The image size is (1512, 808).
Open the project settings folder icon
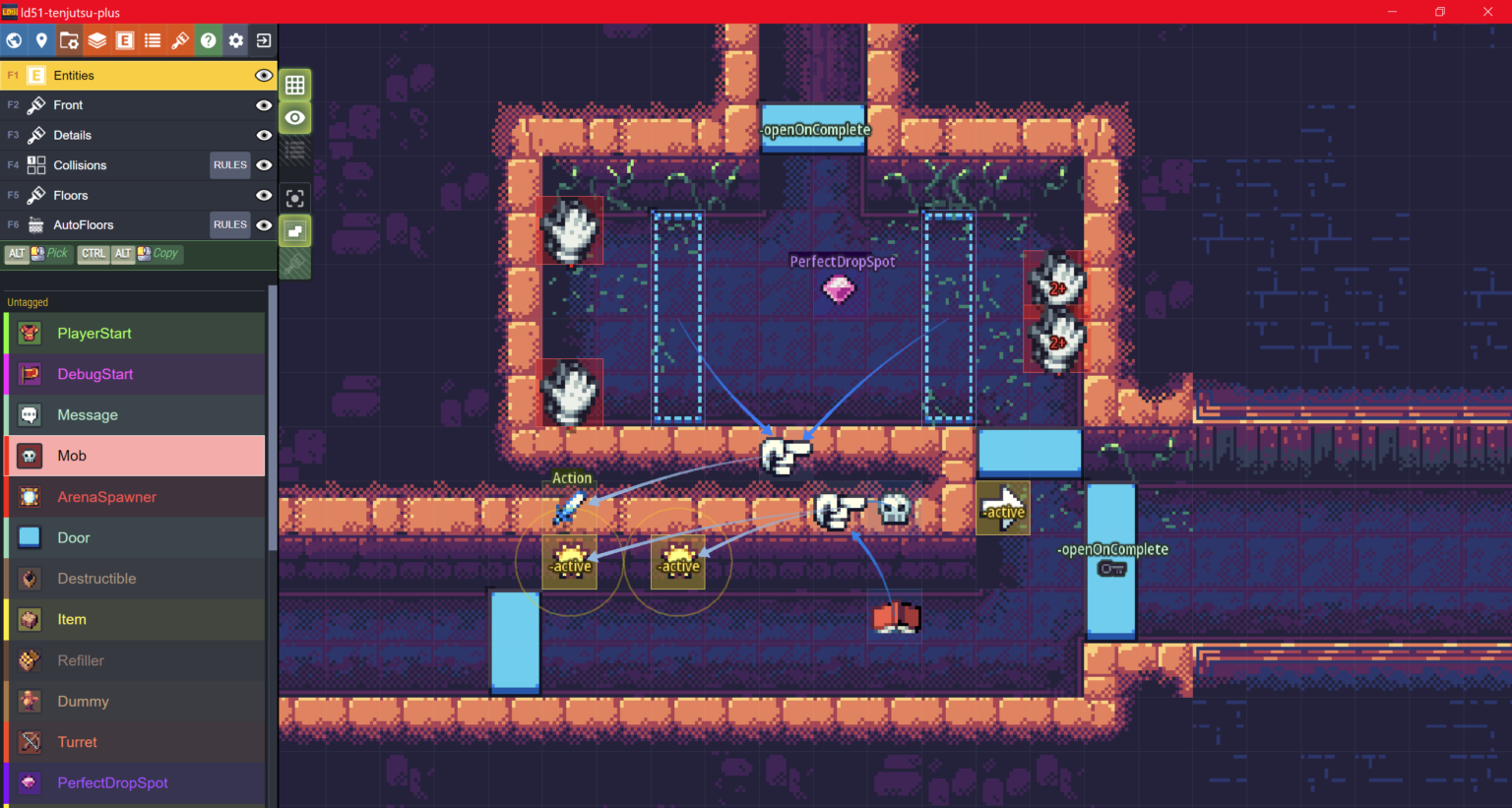[x=68, y=40]
